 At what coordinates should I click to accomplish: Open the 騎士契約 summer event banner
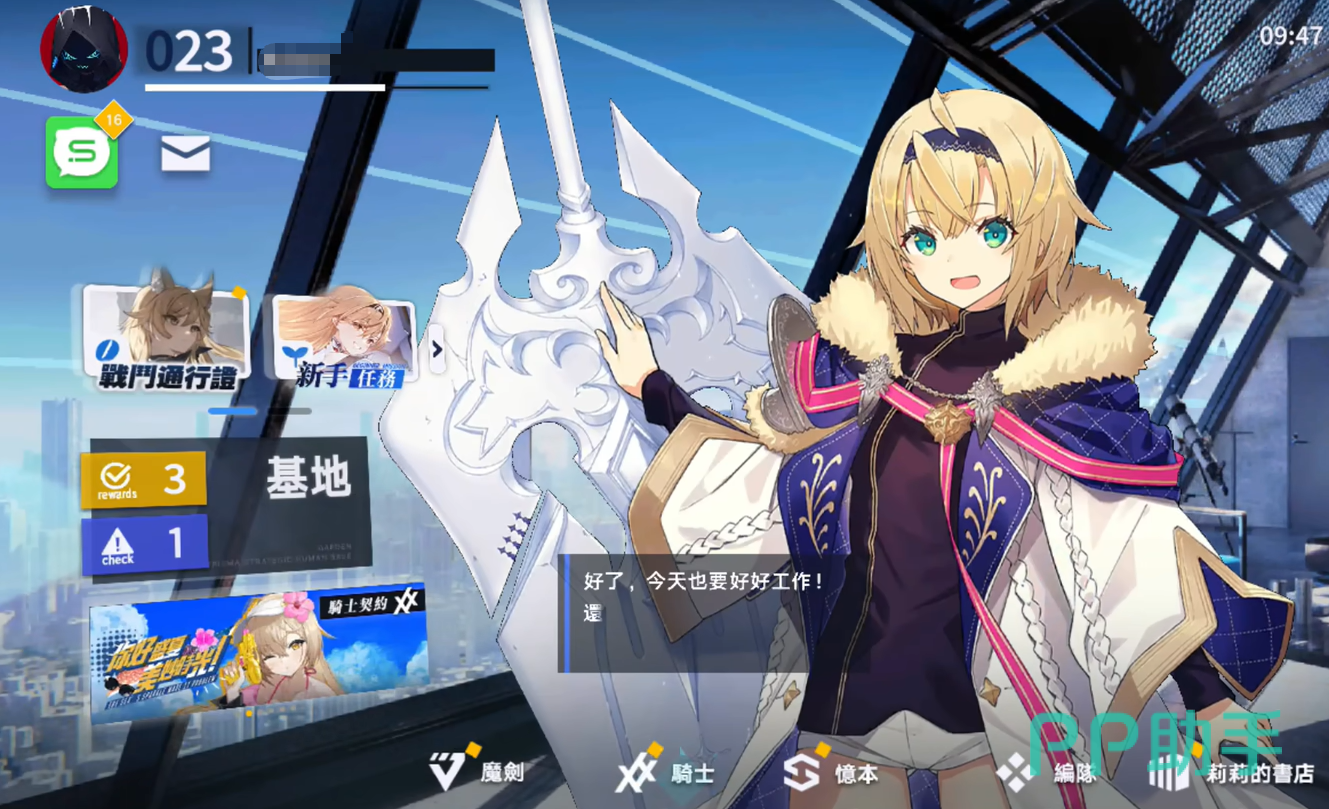coord(258,650)
